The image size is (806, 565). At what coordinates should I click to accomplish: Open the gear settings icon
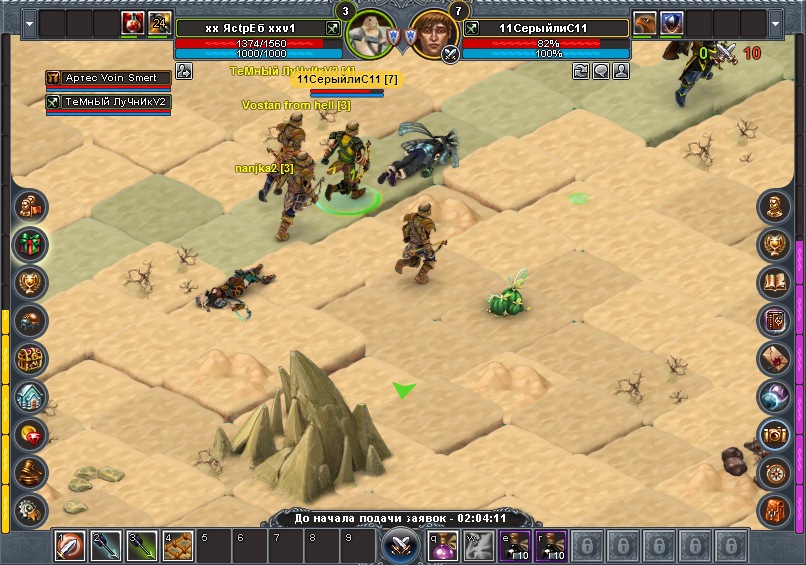[31, 508]
